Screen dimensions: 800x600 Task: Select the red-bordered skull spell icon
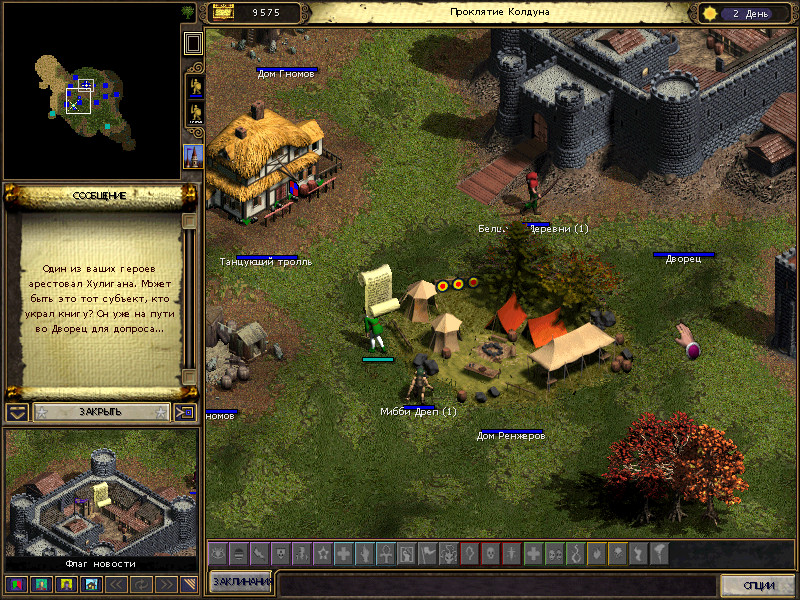[x=490, y=552]
